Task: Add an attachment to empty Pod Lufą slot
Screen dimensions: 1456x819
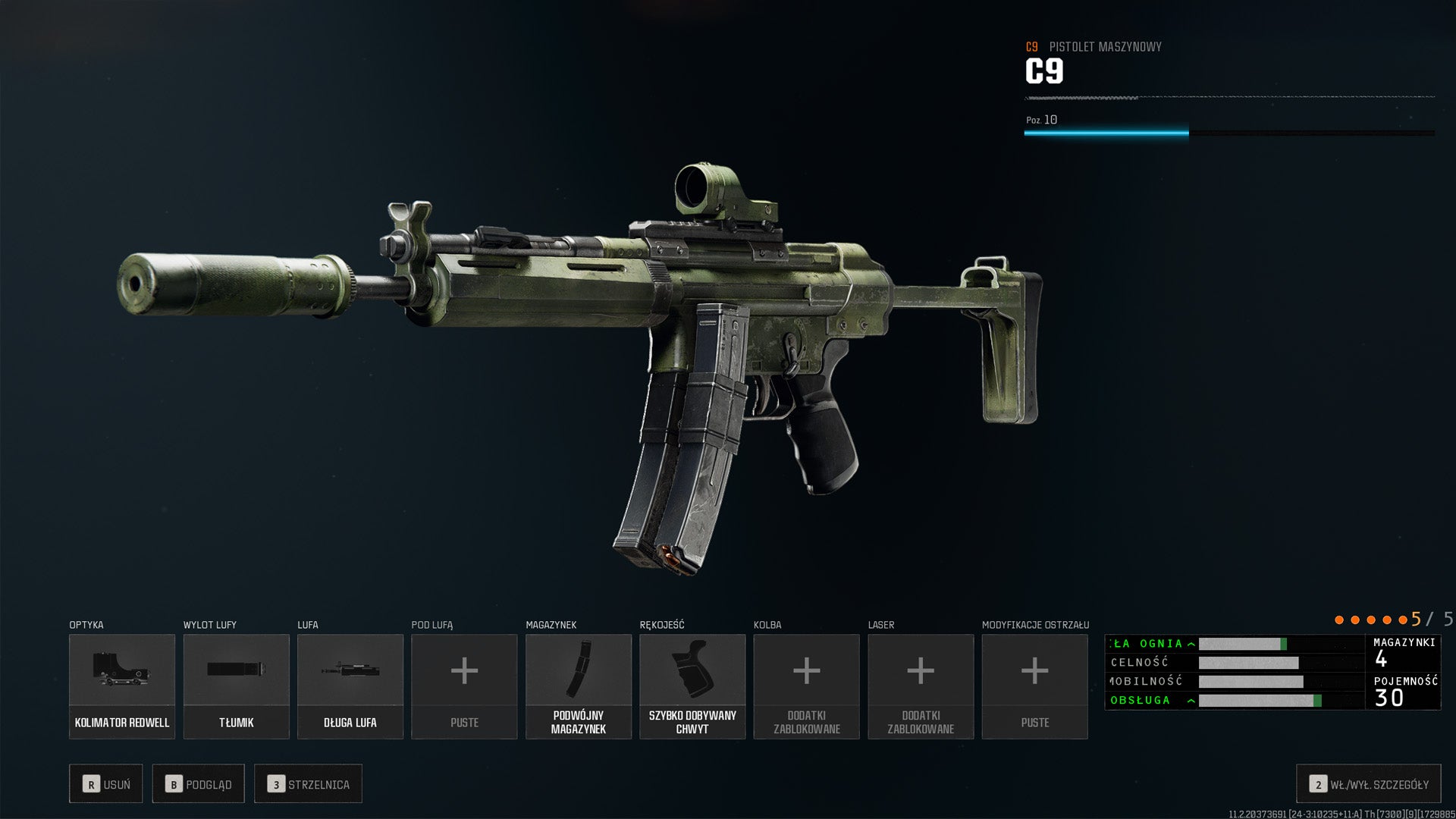Action: point(464,686)
